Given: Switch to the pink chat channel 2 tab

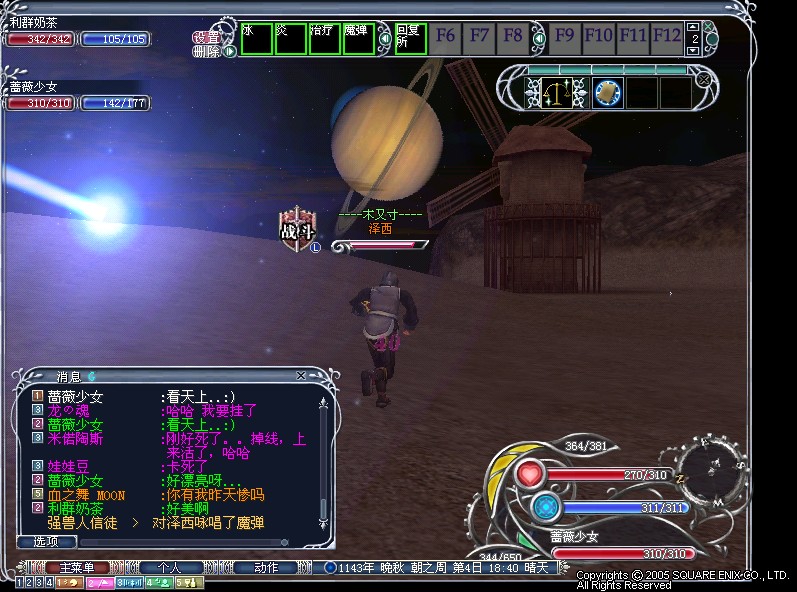Looking at the screenshot, I should tap(100, 582).
